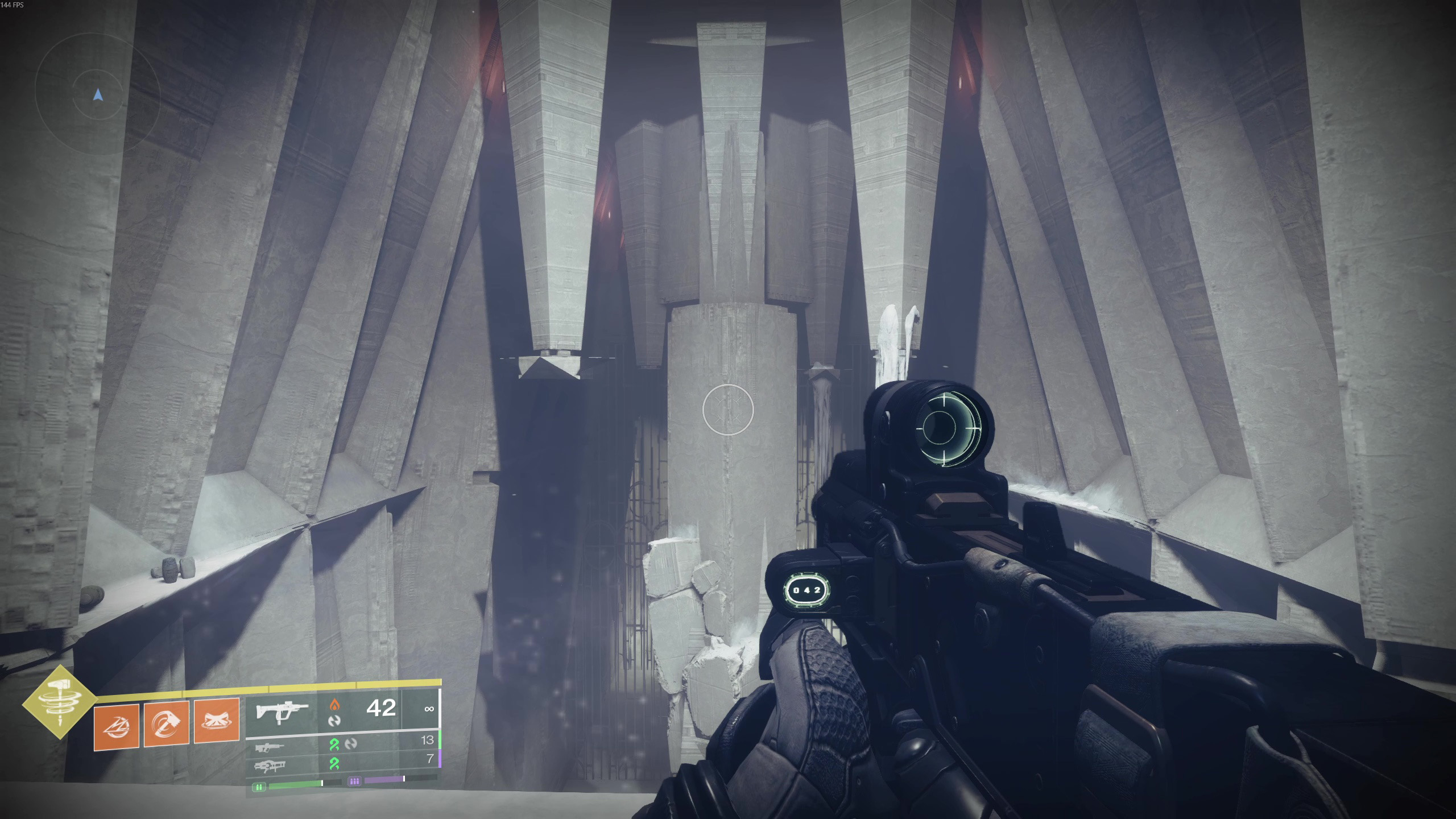Activate the barricade class ability icon
The height and width of the screenshot is (819, 1456).
pos(217,722)
